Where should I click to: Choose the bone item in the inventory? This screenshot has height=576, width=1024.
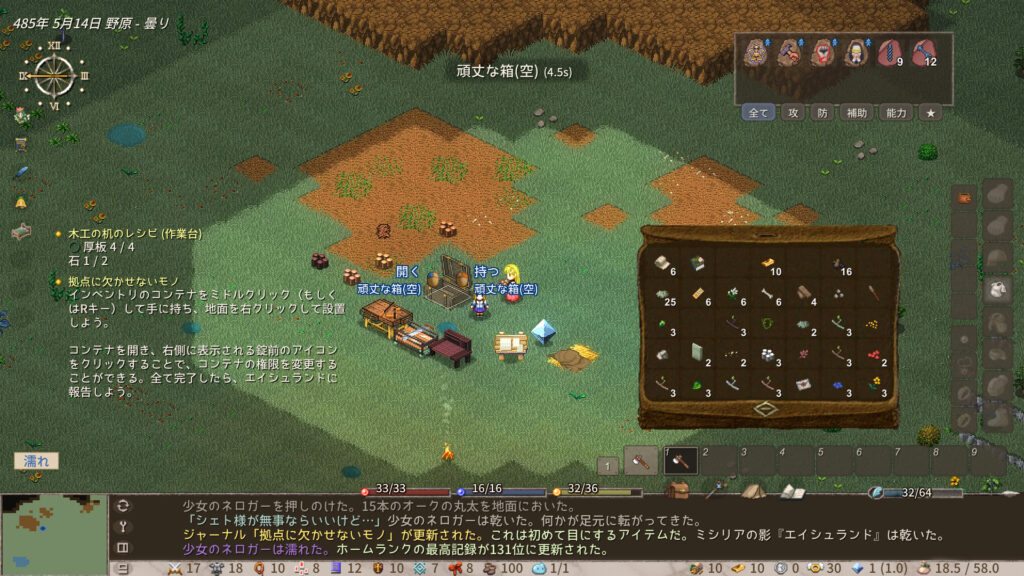click(769, 295)
